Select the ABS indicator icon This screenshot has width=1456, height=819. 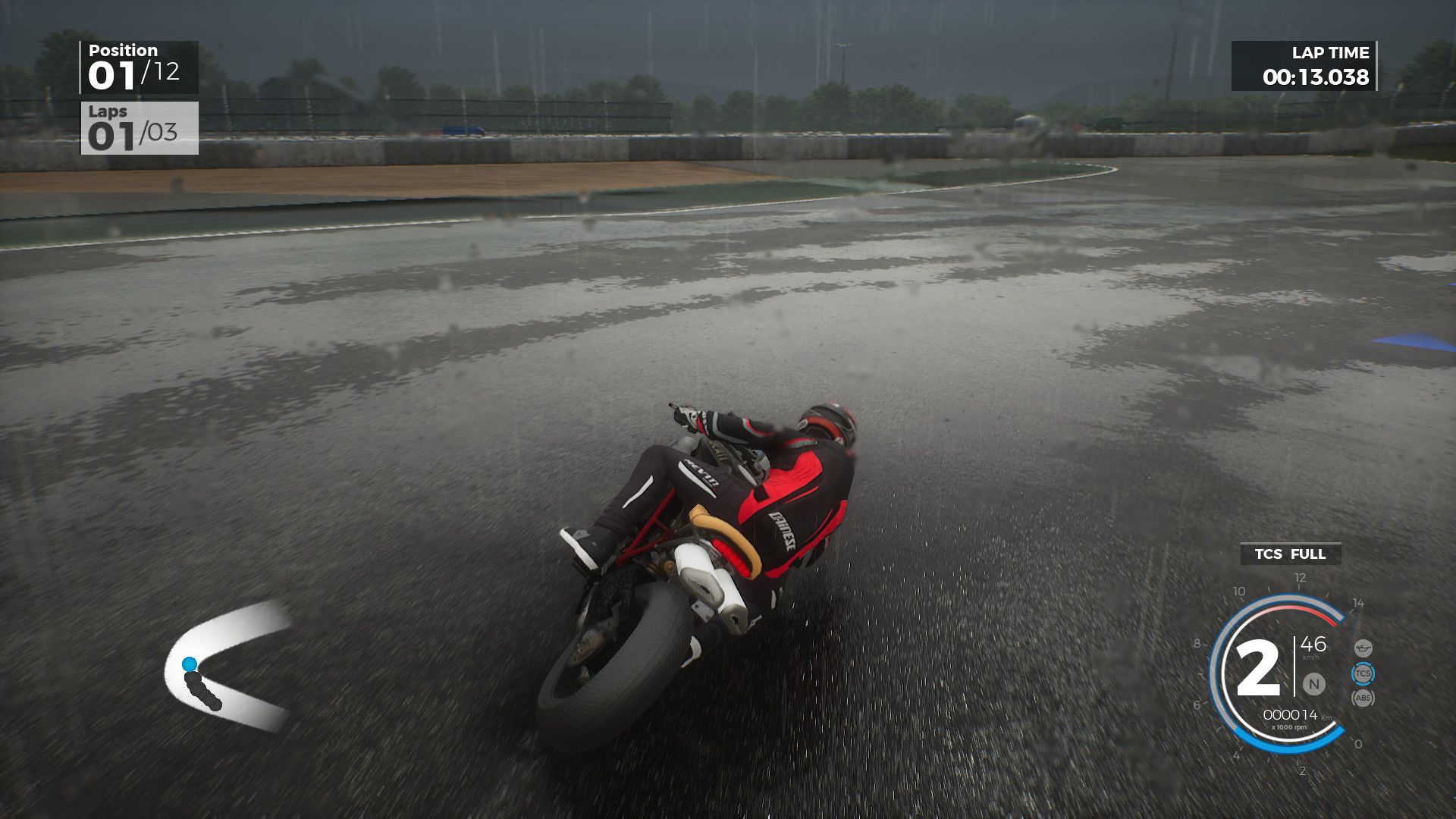(x=1363, y=698)
